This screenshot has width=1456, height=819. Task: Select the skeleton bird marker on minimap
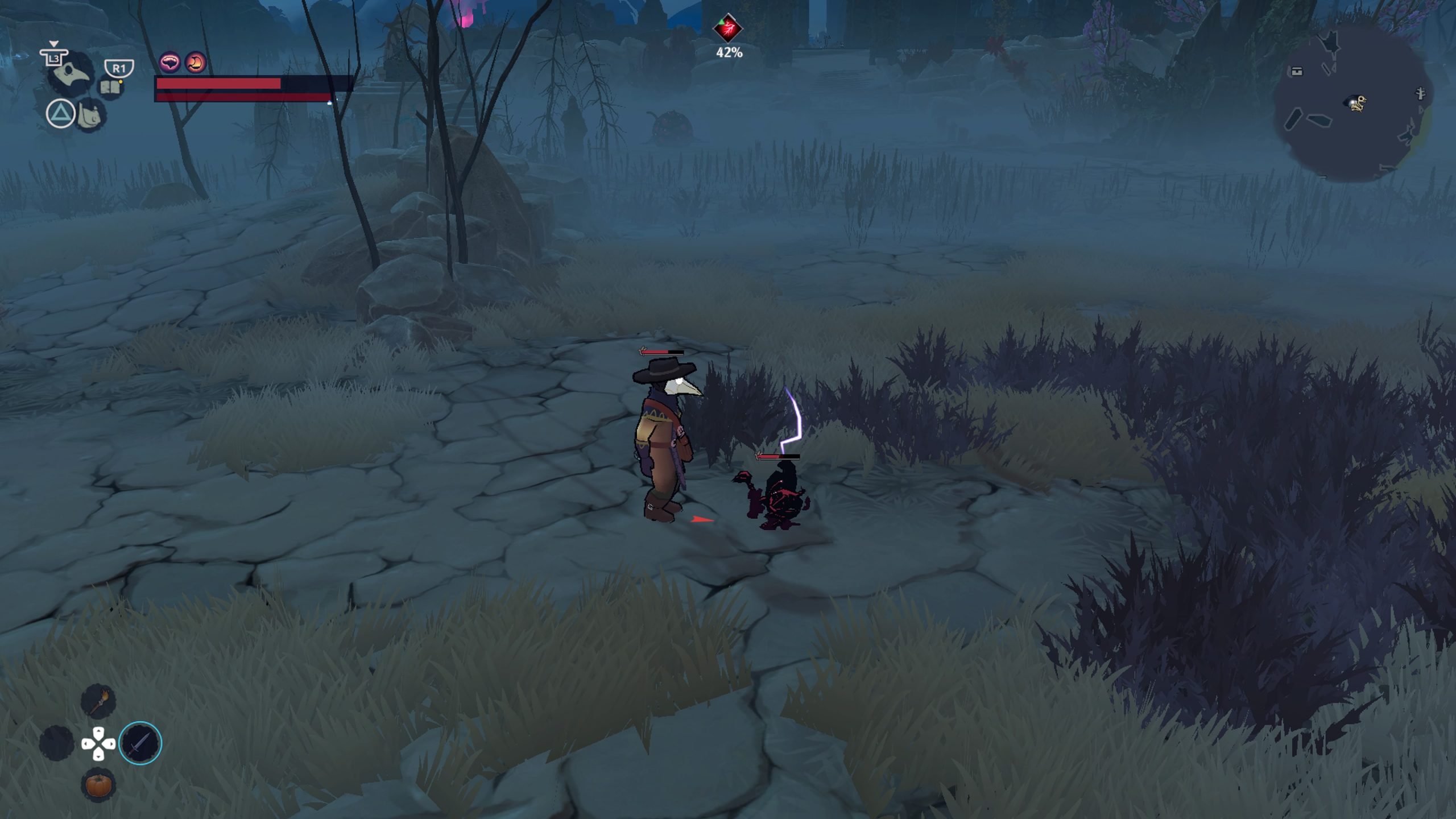tap(1357, 103)
